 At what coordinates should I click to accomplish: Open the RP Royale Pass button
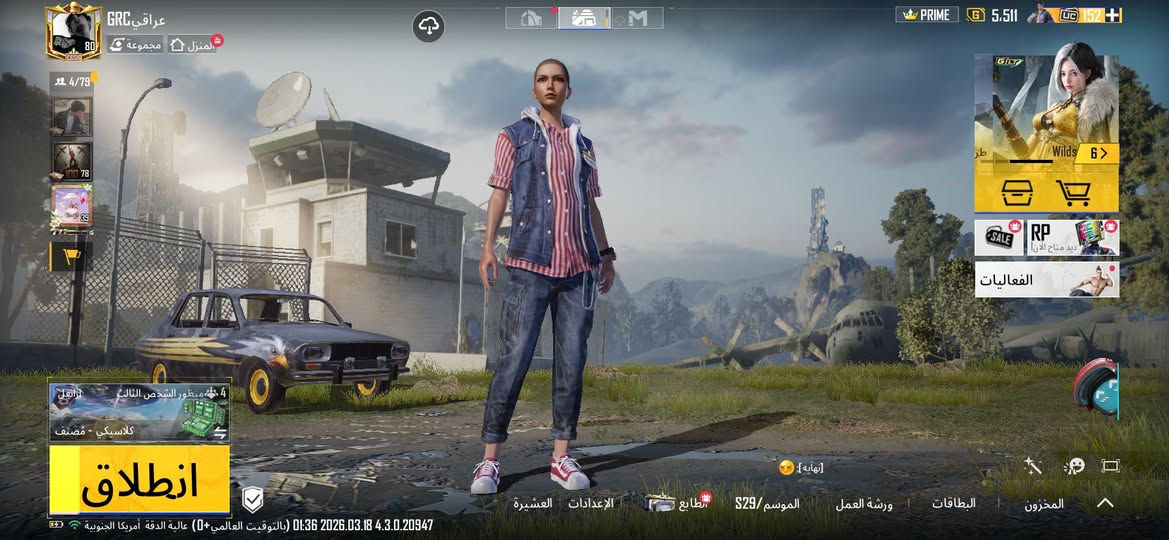(1072, 238)
